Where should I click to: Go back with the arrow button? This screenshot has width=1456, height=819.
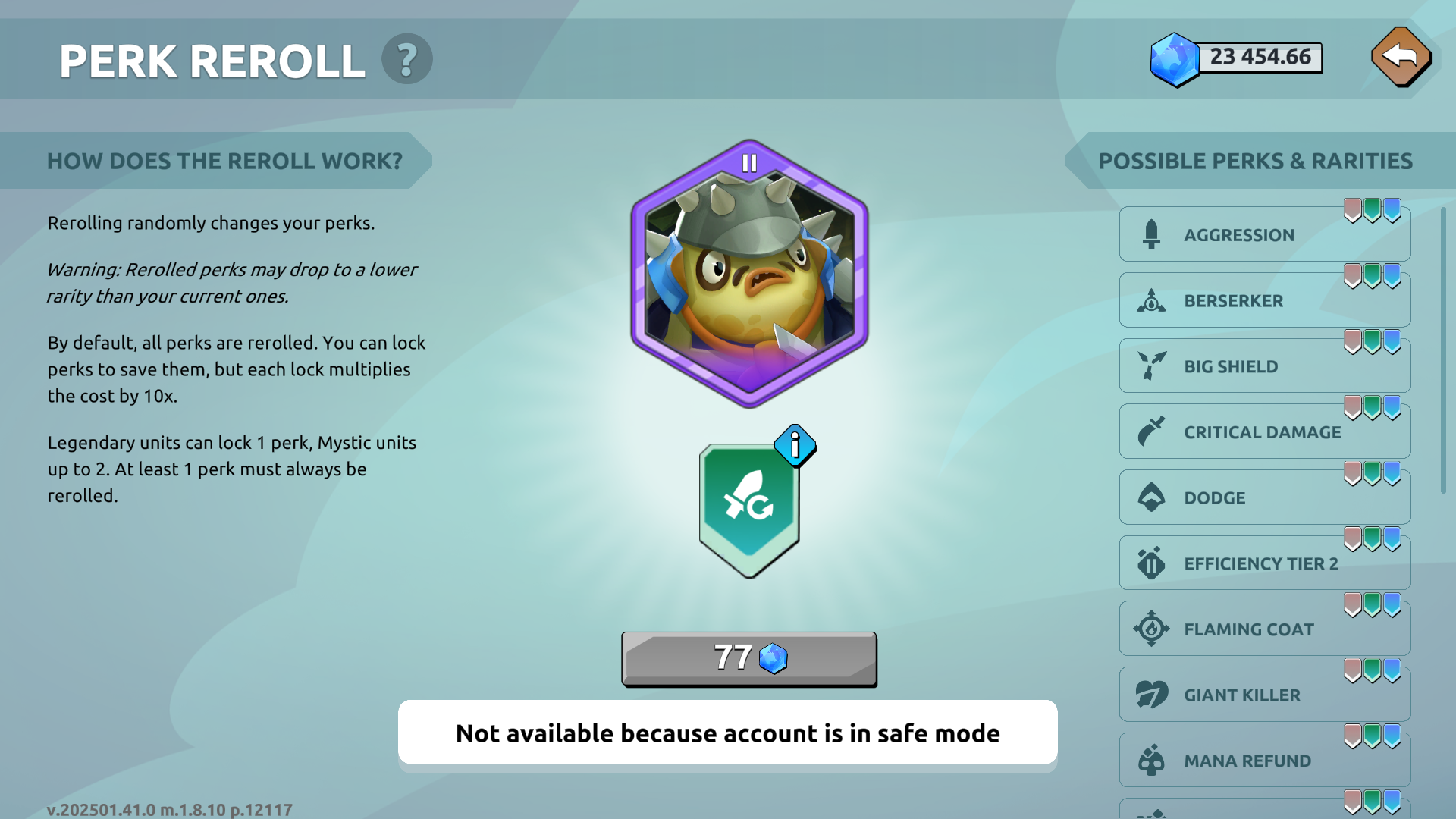coord(1400,57)
